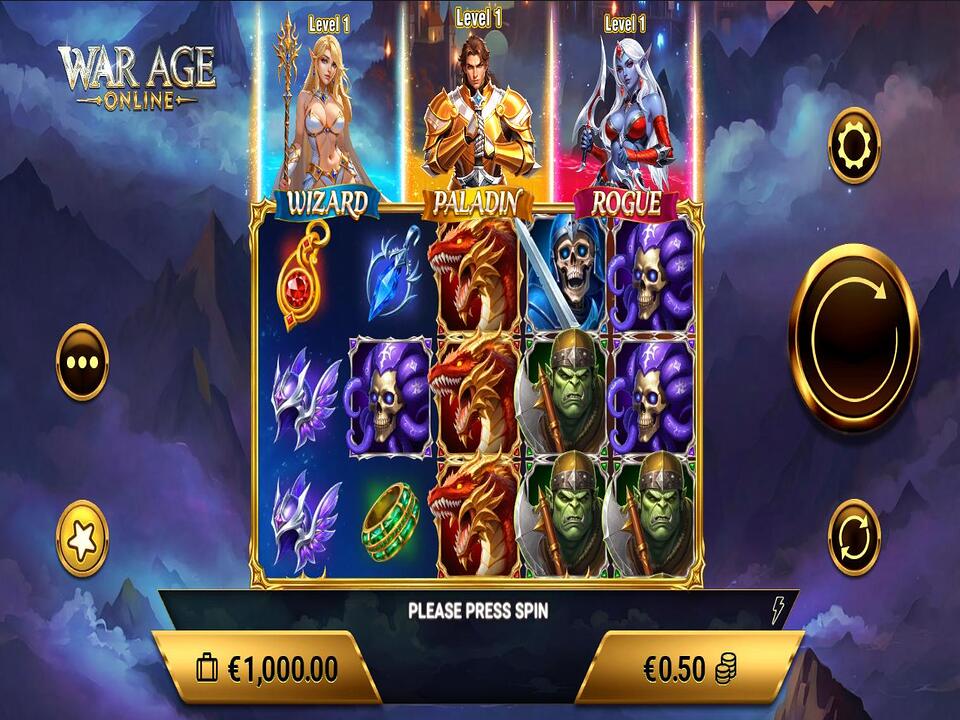Activate the autoplay circular arrows button
The width and height of the screenshot is (960, 720).
(854, 537)
